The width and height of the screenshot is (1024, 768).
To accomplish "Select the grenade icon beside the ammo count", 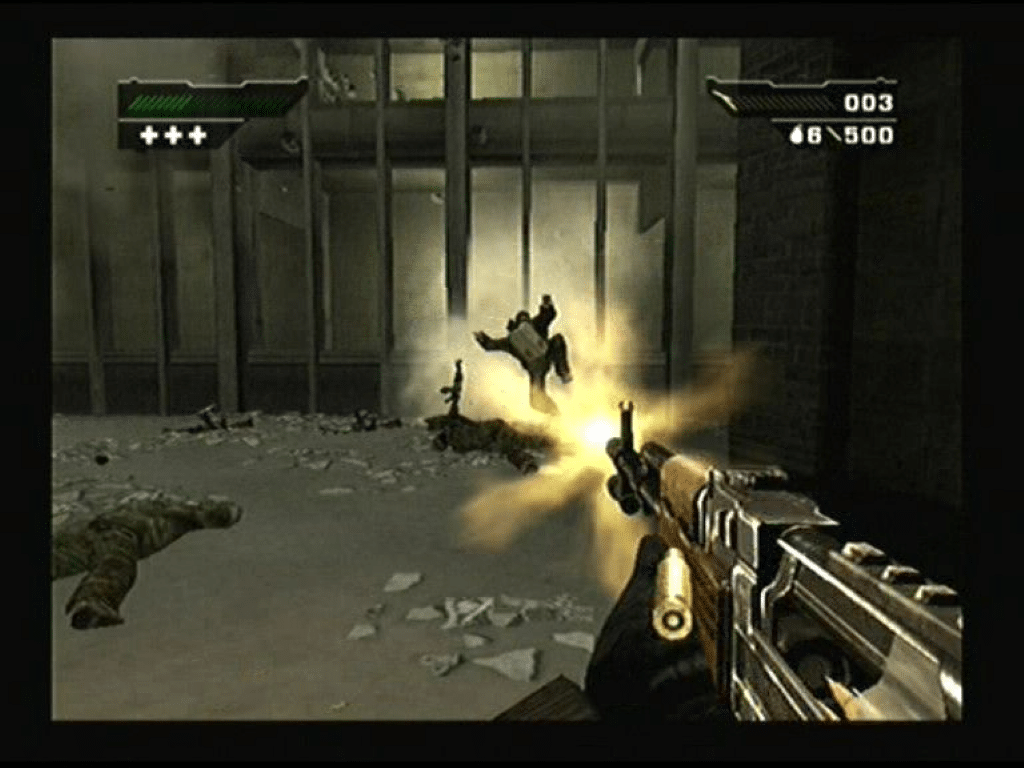I will 797,135.
